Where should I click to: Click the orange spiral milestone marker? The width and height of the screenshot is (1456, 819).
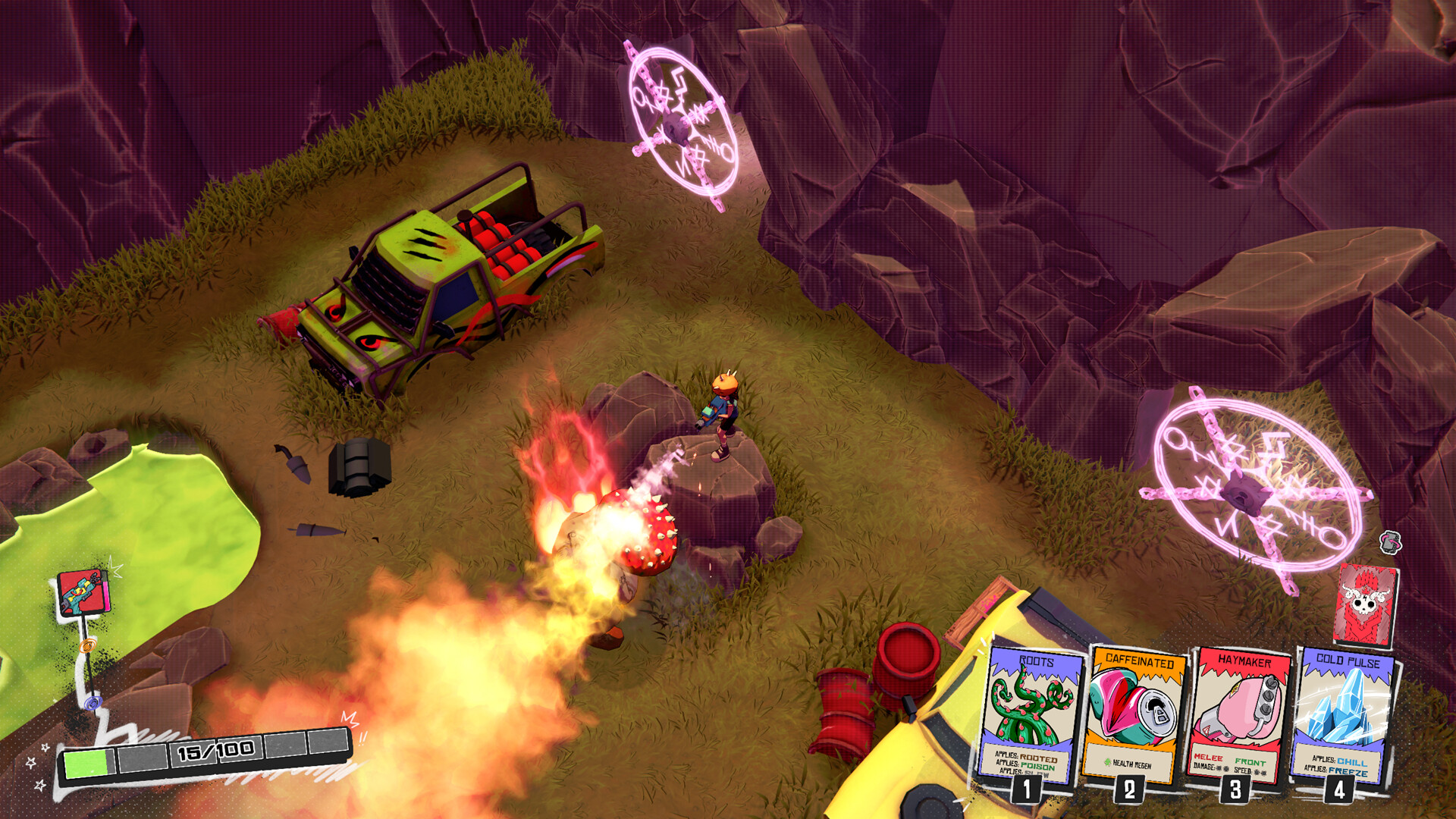[x=89, y=645]
